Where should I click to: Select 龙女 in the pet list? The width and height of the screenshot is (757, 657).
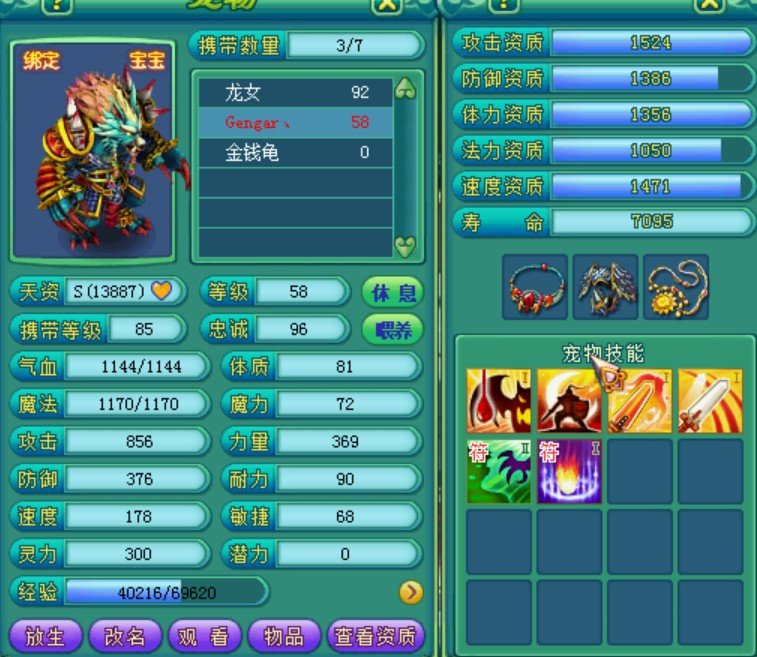tap(295, 93)
